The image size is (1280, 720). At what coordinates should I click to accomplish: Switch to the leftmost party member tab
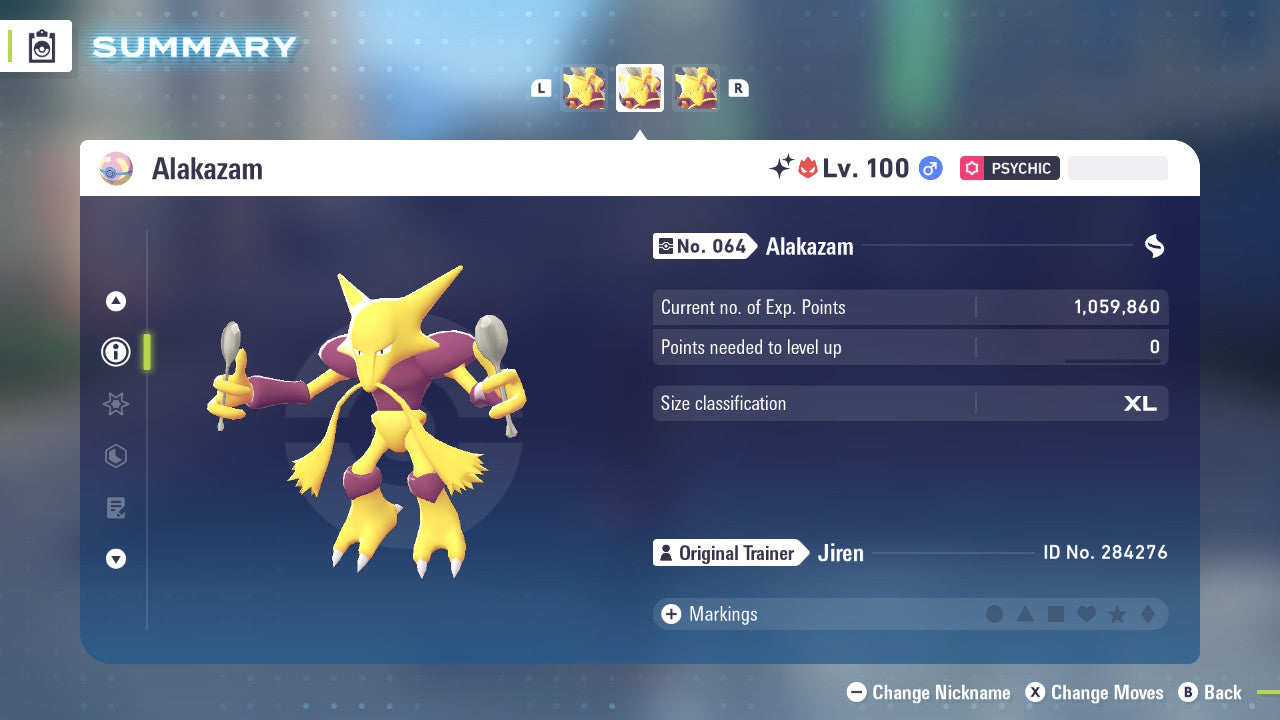(x=584, y=87)
